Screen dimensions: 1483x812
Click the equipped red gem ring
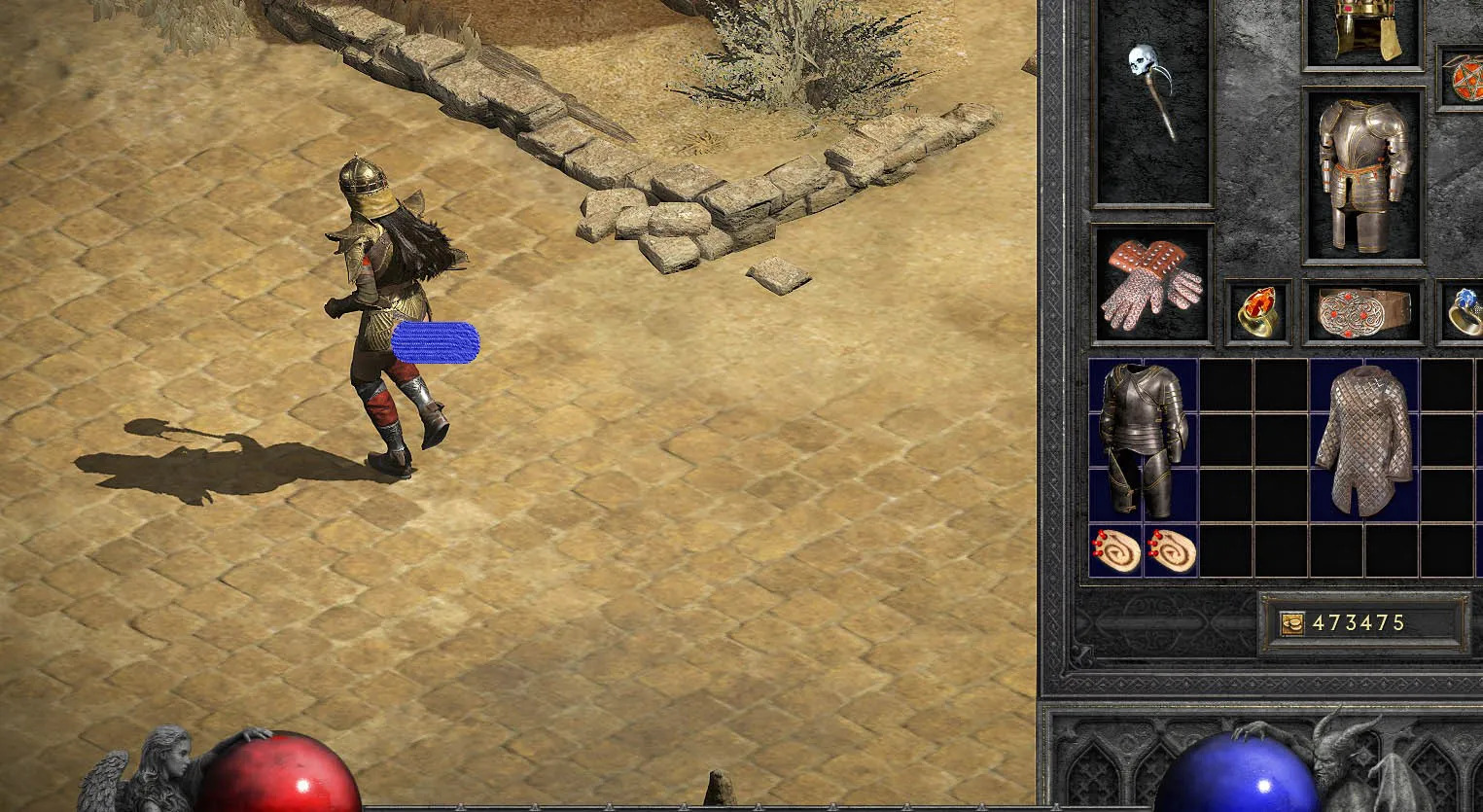click(x=1257, y=311)
